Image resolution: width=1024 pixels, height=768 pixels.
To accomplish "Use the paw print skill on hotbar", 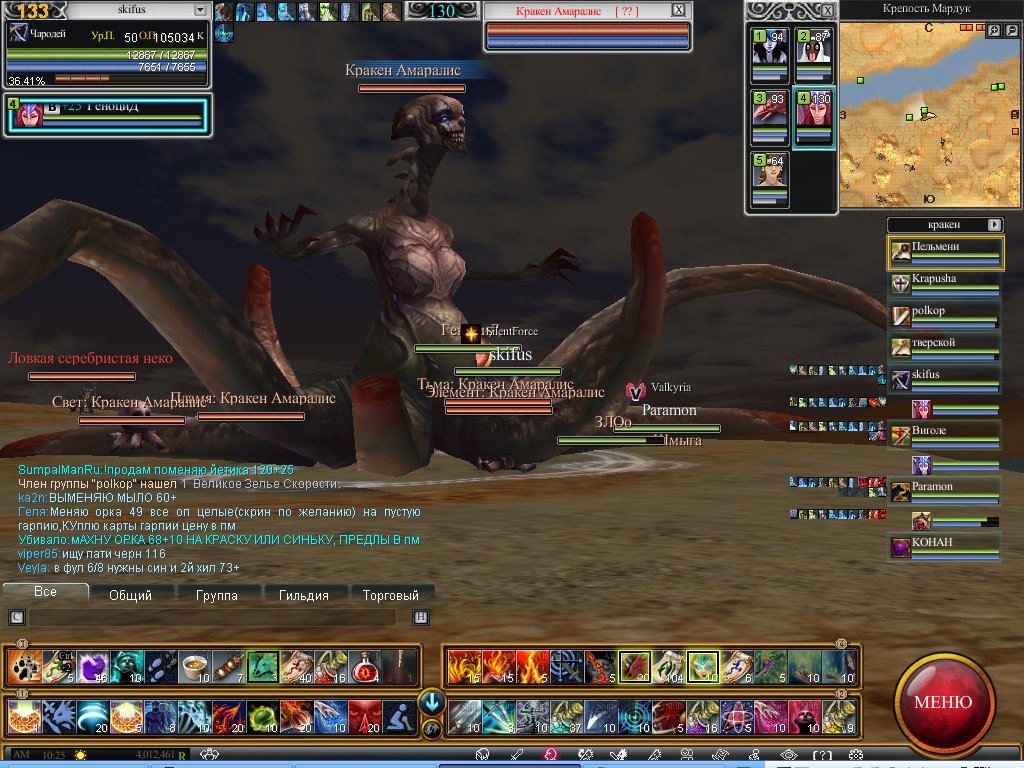I will click(x=23, y=665).
